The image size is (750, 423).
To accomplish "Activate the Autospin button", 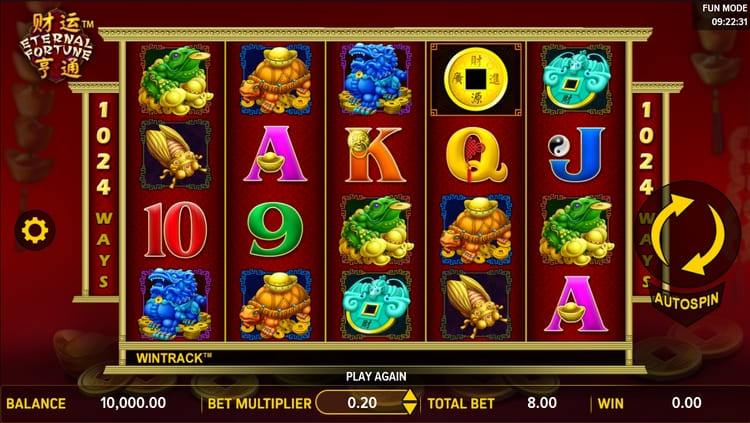I will coord(688,300).
